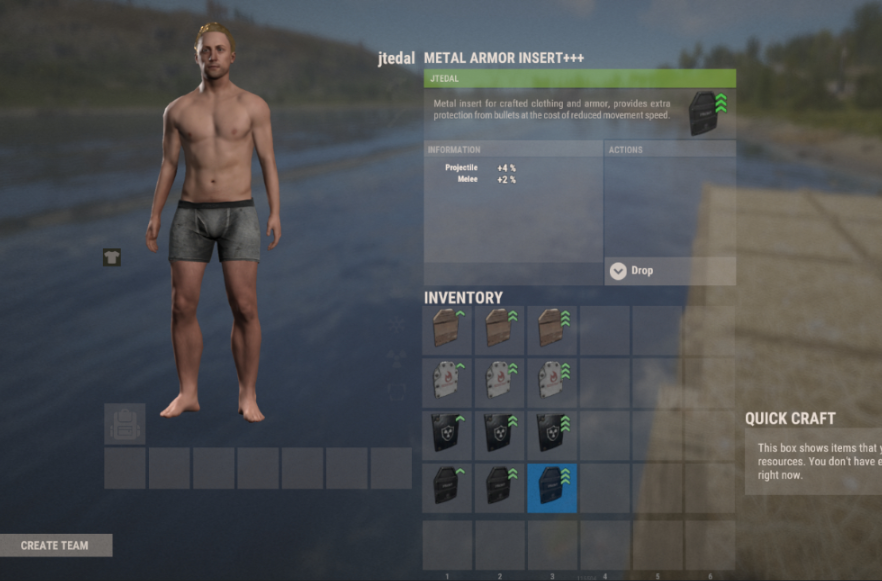Pick the white flame insert with three chevrons
This screenshot has width=882, height=581.
552,383
